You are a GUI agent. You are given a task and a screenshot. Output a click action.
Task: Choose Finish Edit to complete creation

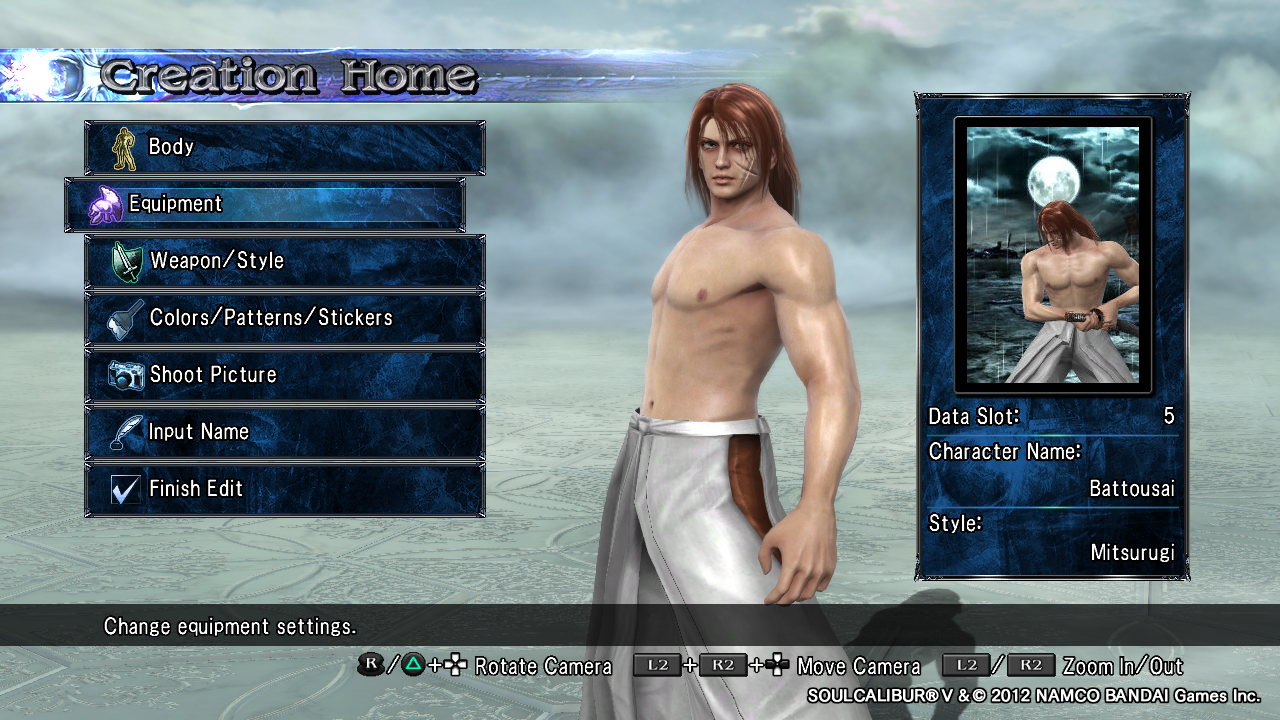pyautogui.click(x=284, y=489)
